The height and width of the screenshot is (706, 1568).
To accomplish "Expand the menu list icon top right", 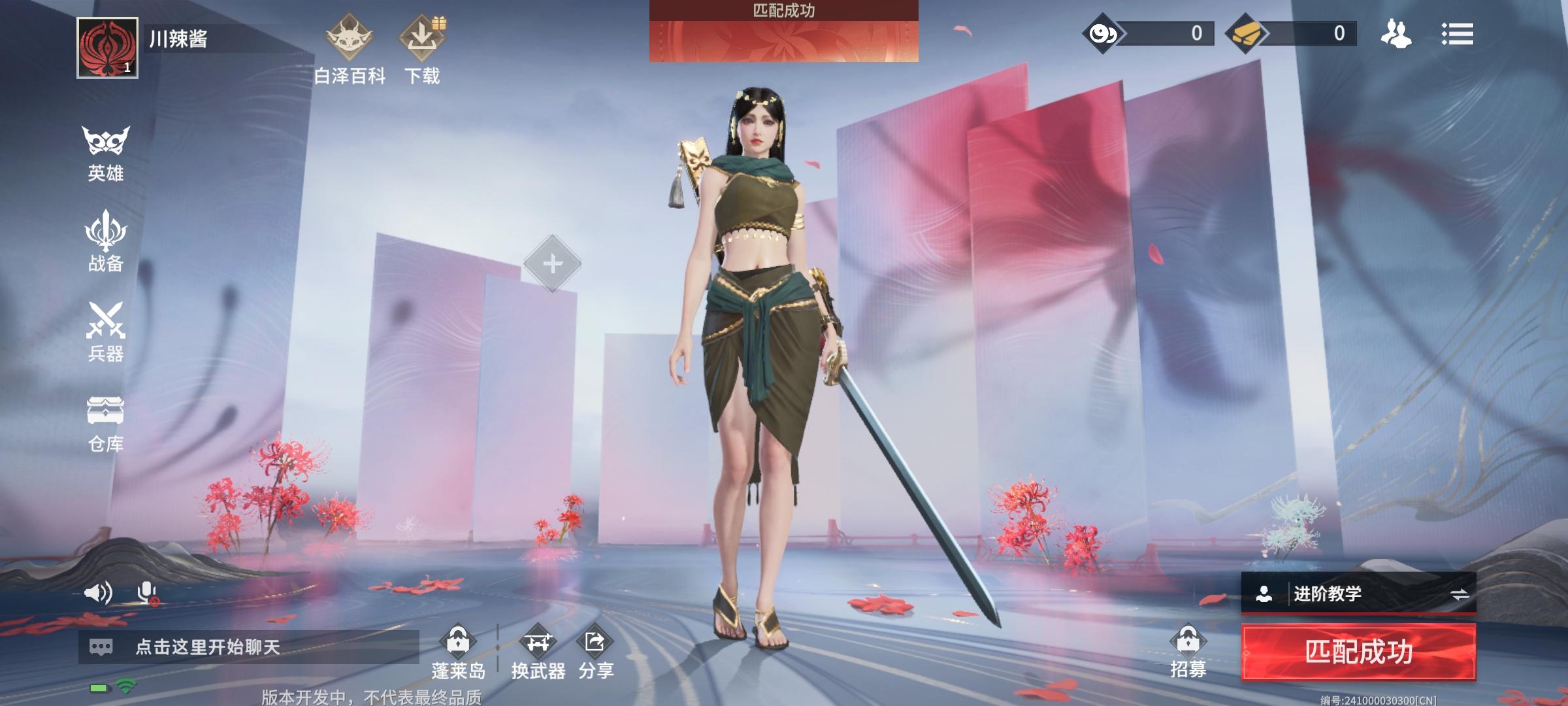I will tap(1458, 34).
